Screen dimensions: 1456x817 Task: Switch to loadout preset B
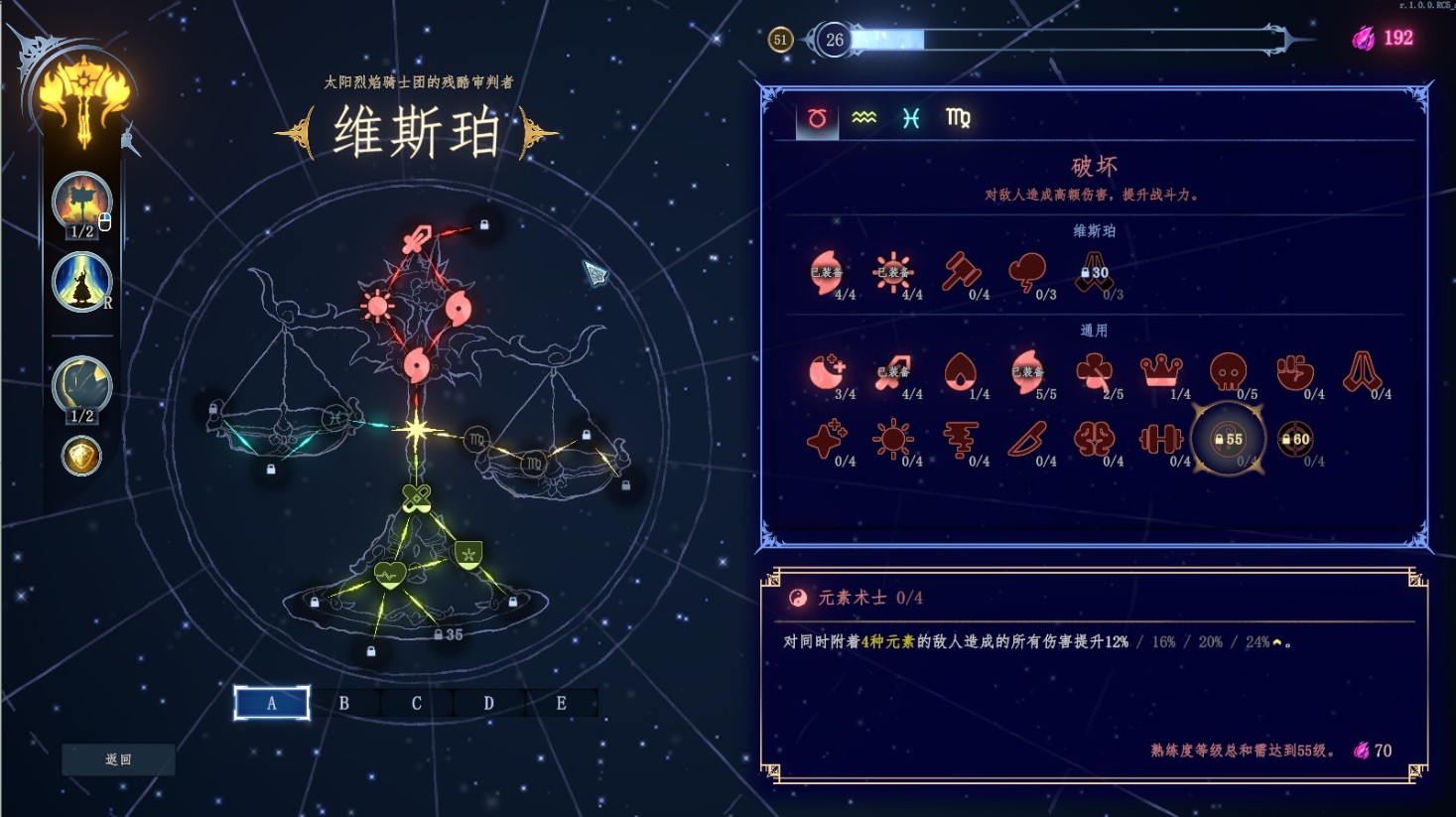343,703
